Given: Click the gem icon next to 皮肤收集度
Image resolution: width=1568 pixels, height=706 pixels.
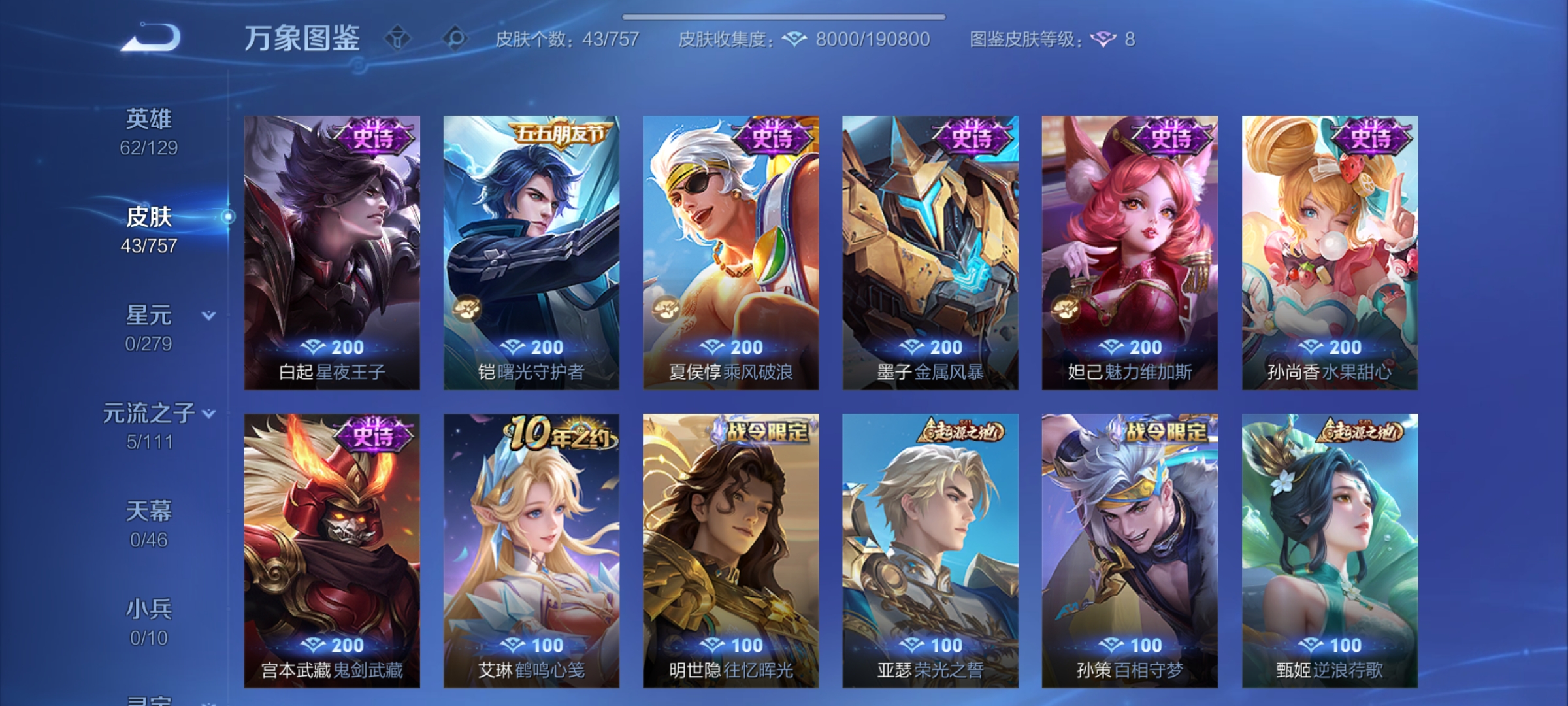Looking at the screenshot, I should tap(794, 38).
